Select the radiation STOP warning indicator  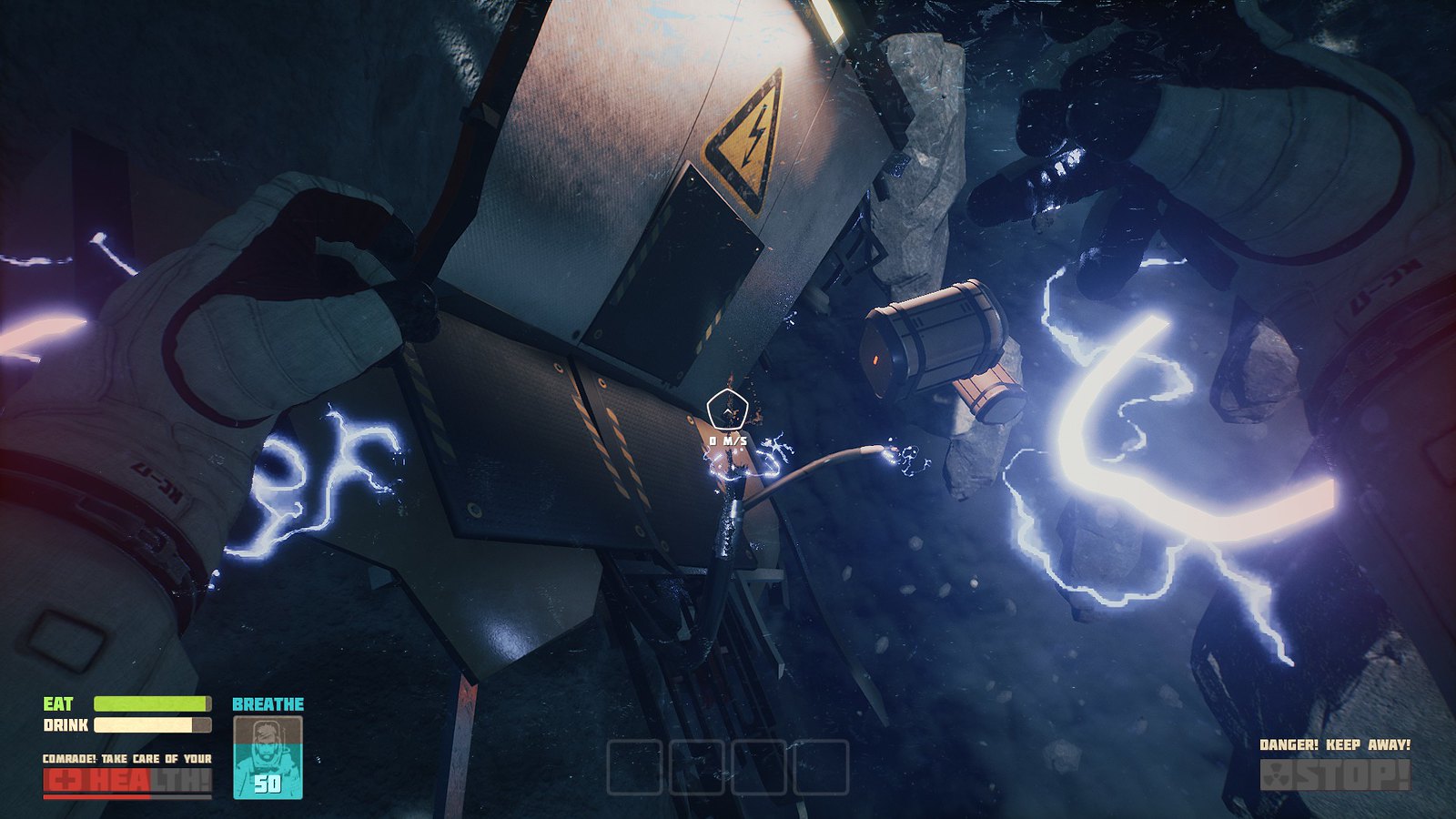click(x=1335, y=775)
